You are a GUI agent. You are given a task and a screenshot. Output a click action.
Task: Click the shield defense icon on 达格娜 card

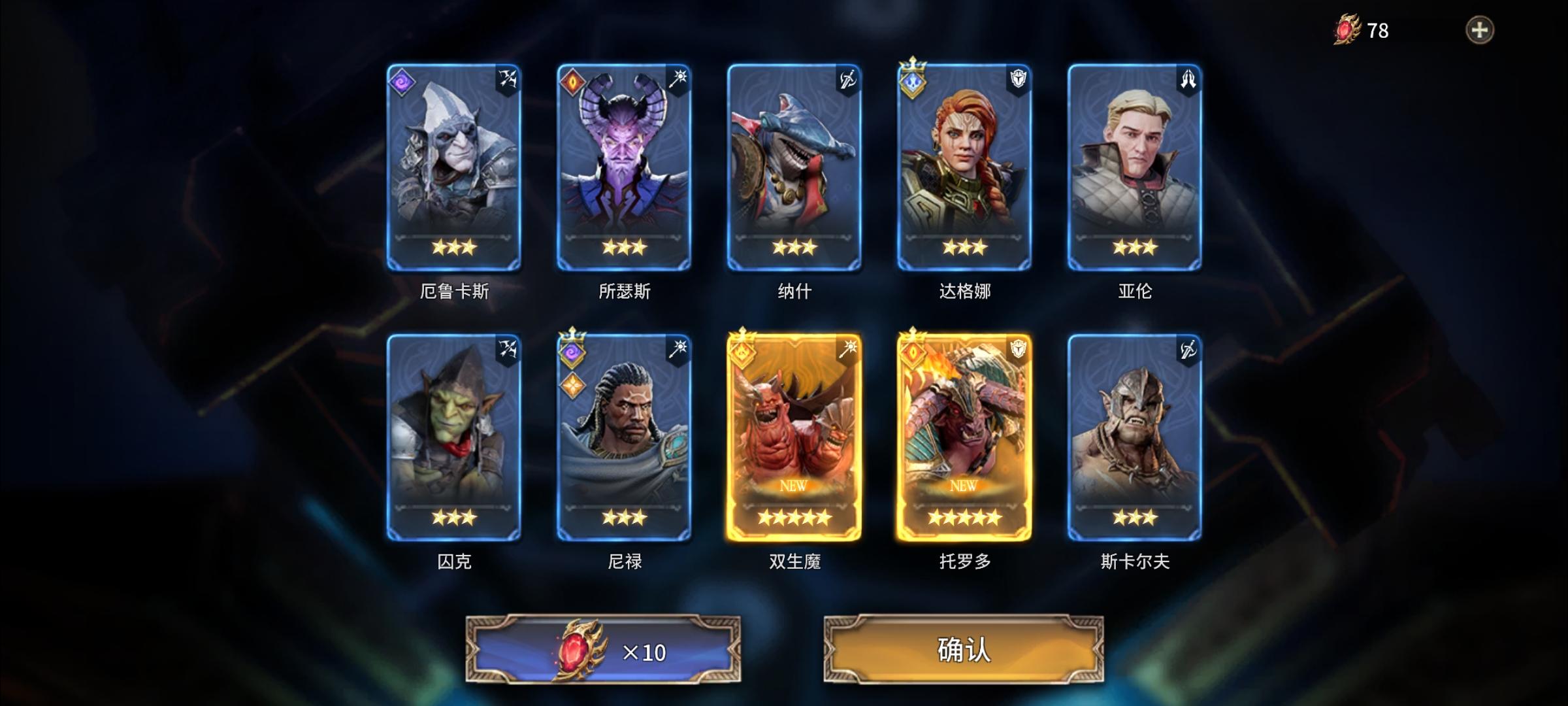pyautogui.click(x=1017, y=77)
